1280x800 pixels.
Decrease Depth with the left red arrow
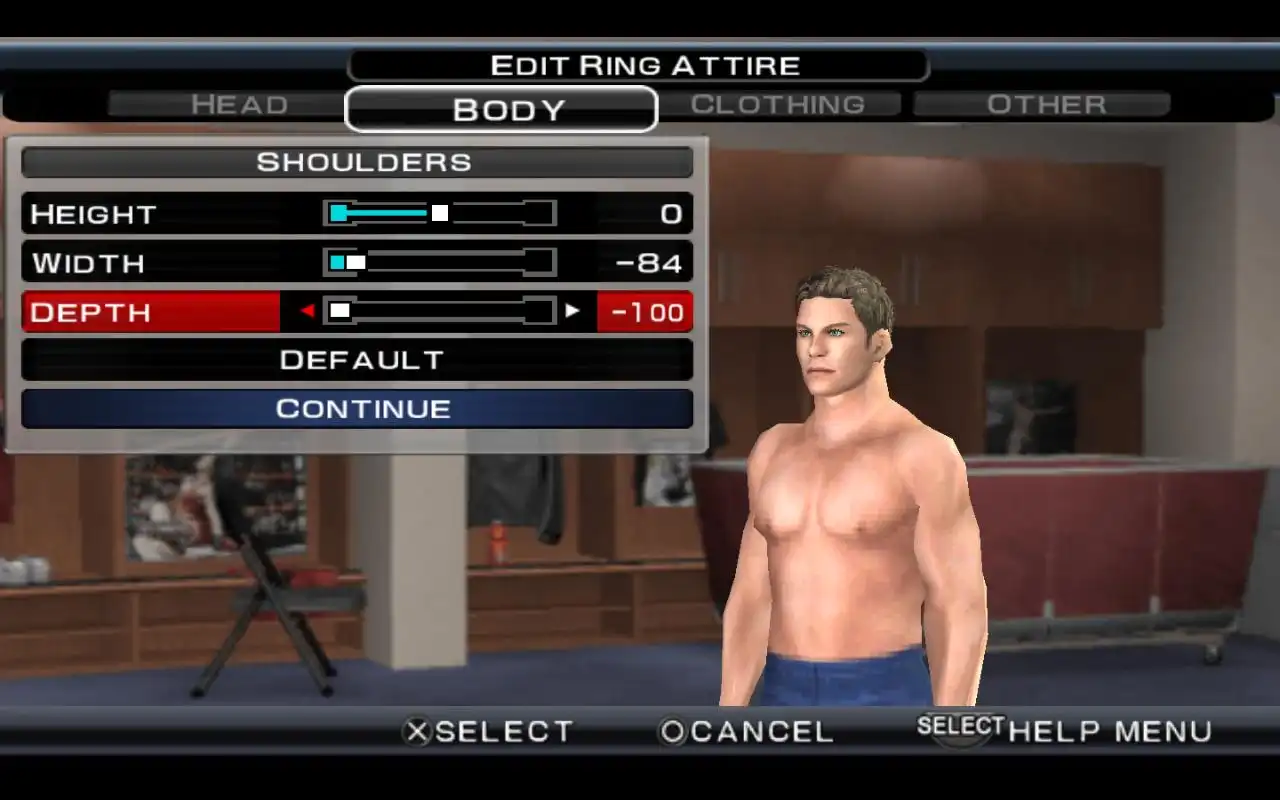click(307, 311)
